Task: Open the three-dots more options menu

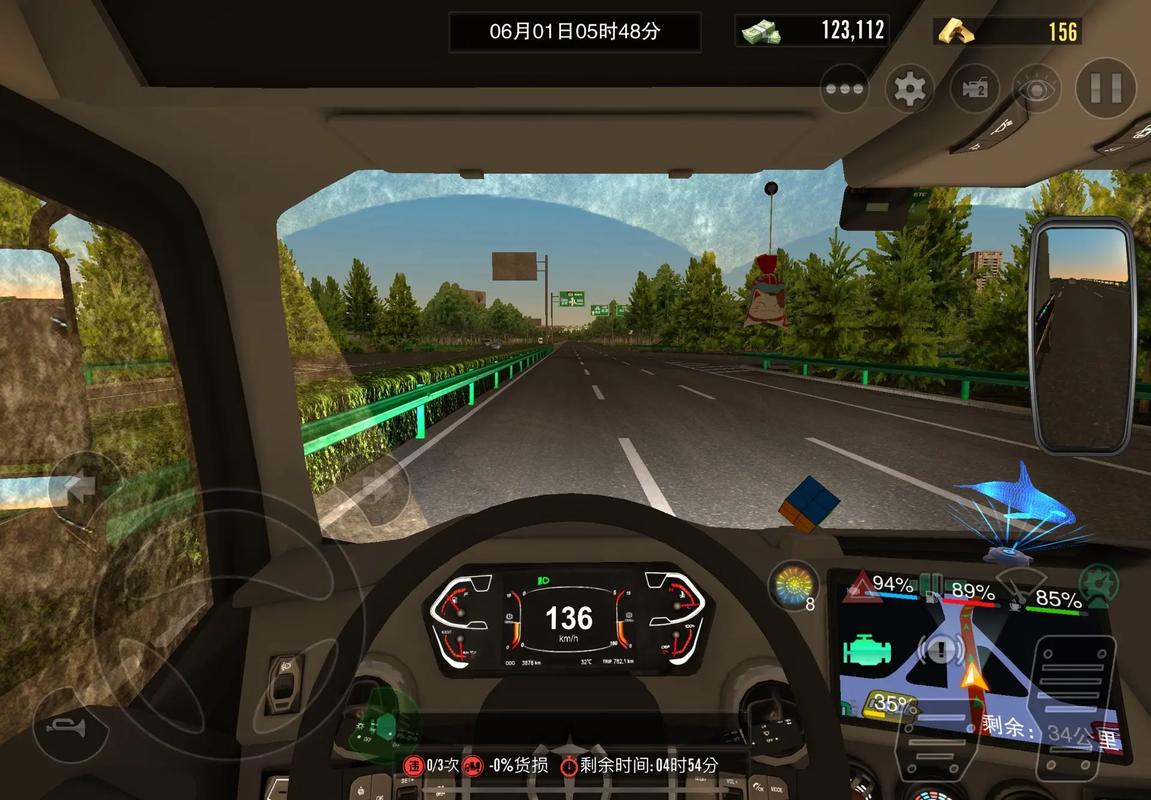Action: coord(844,88)
